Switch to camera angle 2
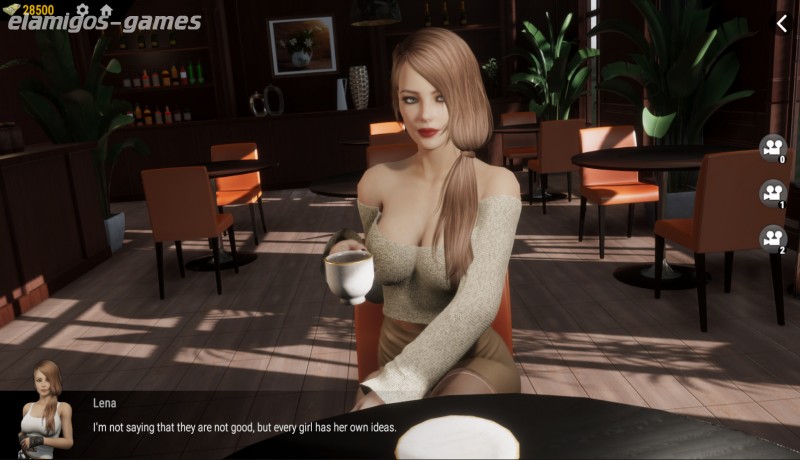This screenshot has width=800, height=460. [x=773, y=238]
